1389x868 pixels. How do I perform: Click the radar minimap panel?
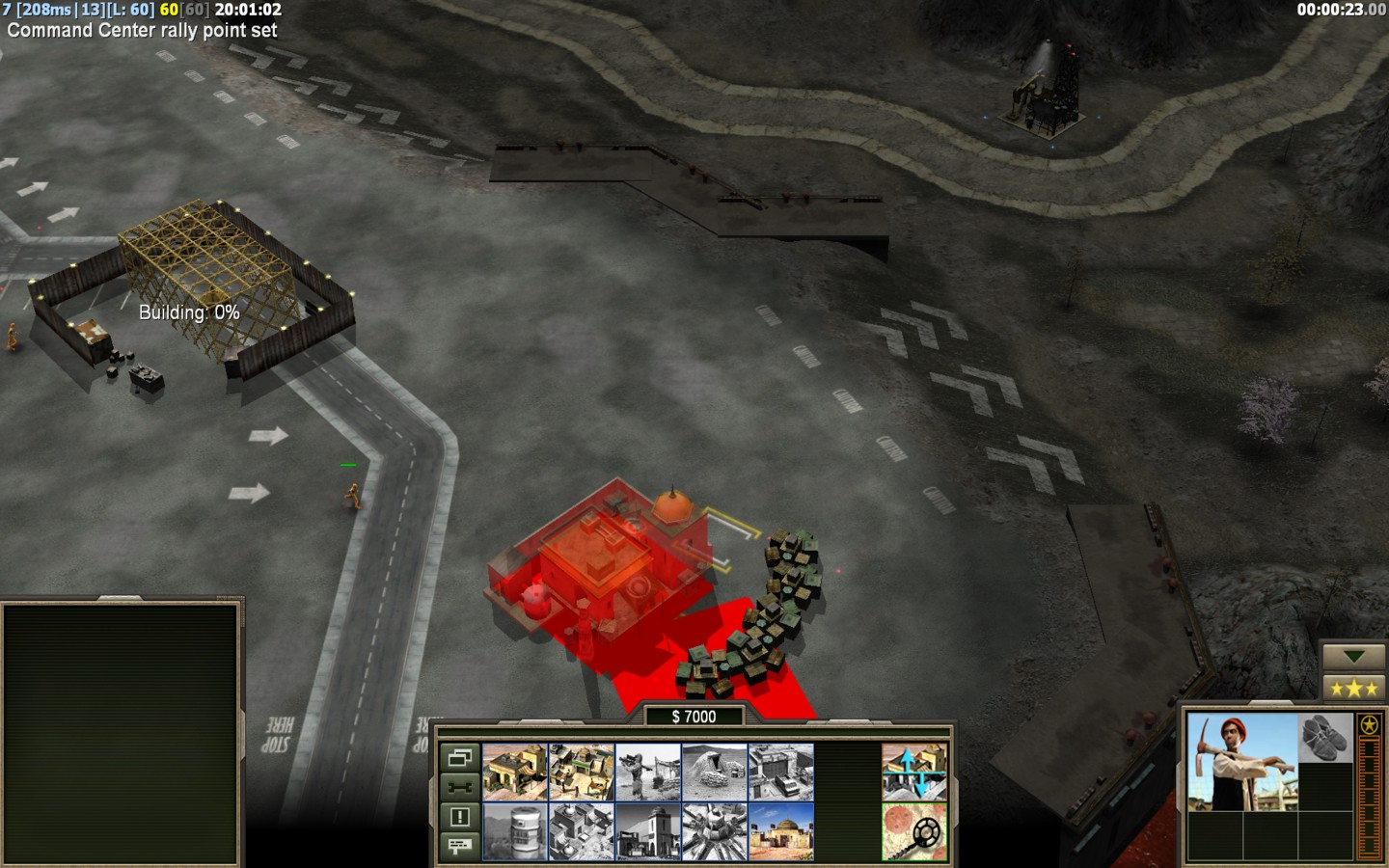(122, 734)
